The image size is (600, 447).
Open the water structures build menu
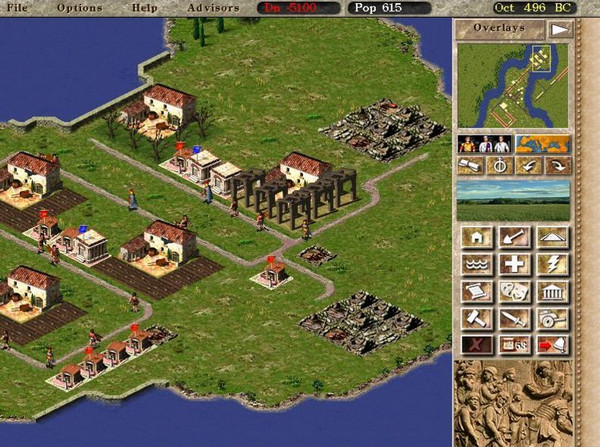point(476,264)
